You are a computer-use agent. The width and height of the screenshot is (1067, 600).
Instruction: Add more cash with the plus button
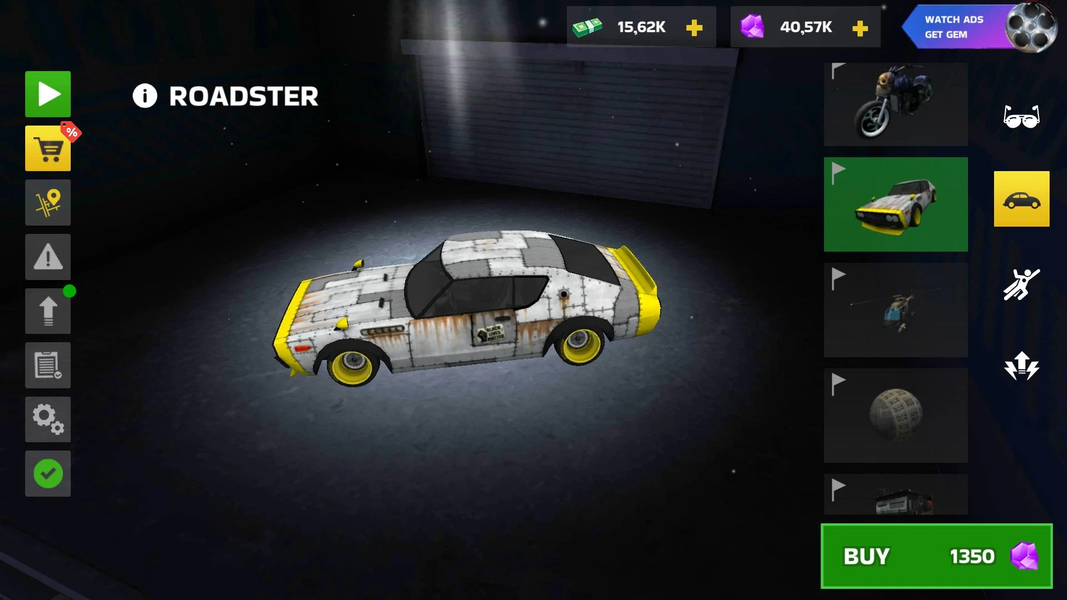[x=694, y=27]
